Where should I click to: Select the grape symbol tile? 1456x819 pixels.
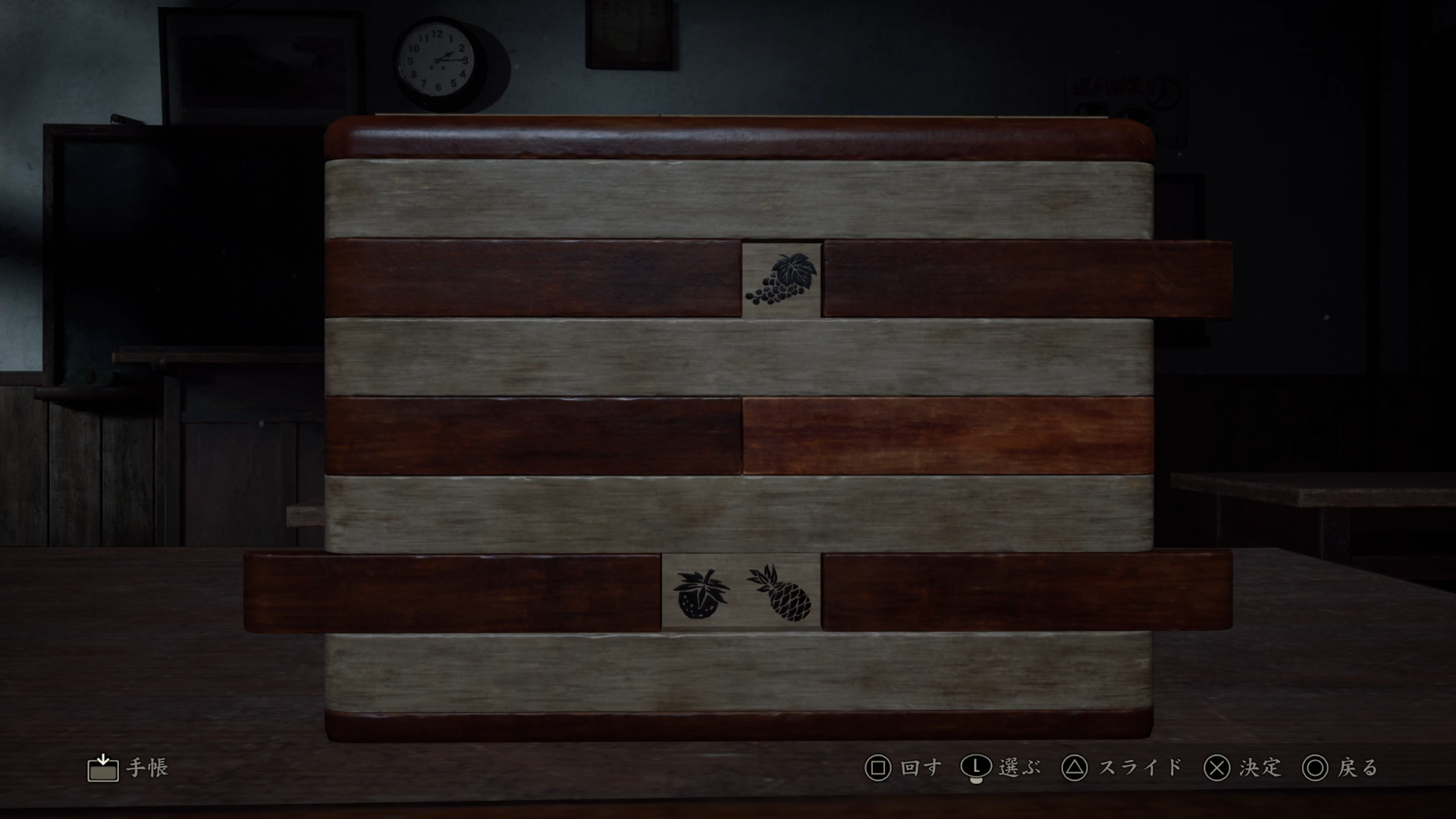(x=782, y=280)
